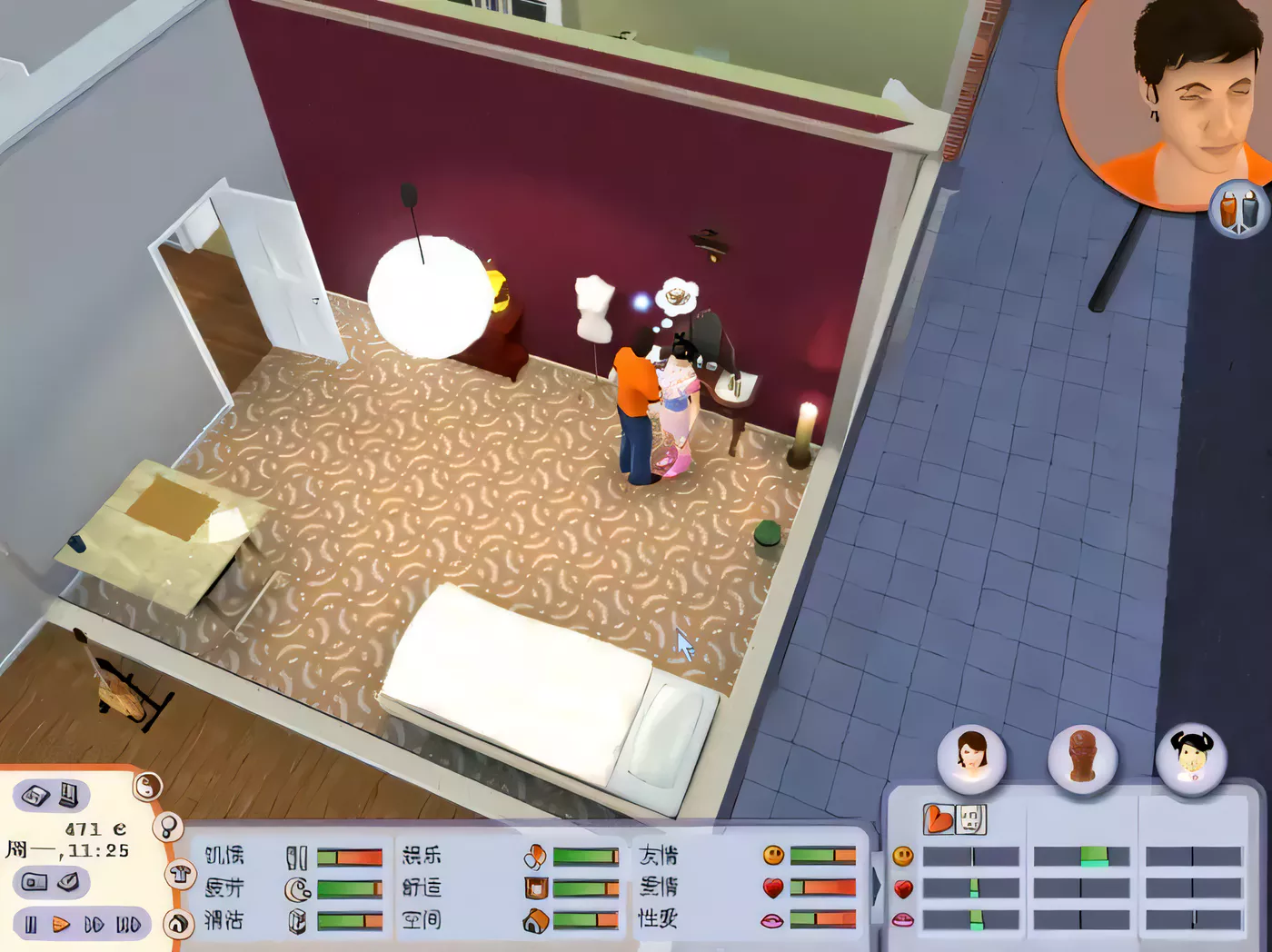The height and width of the screenshot is (952, 1272).
Task: Switch to fast-forward speed
Action: (x=94, y=925)
